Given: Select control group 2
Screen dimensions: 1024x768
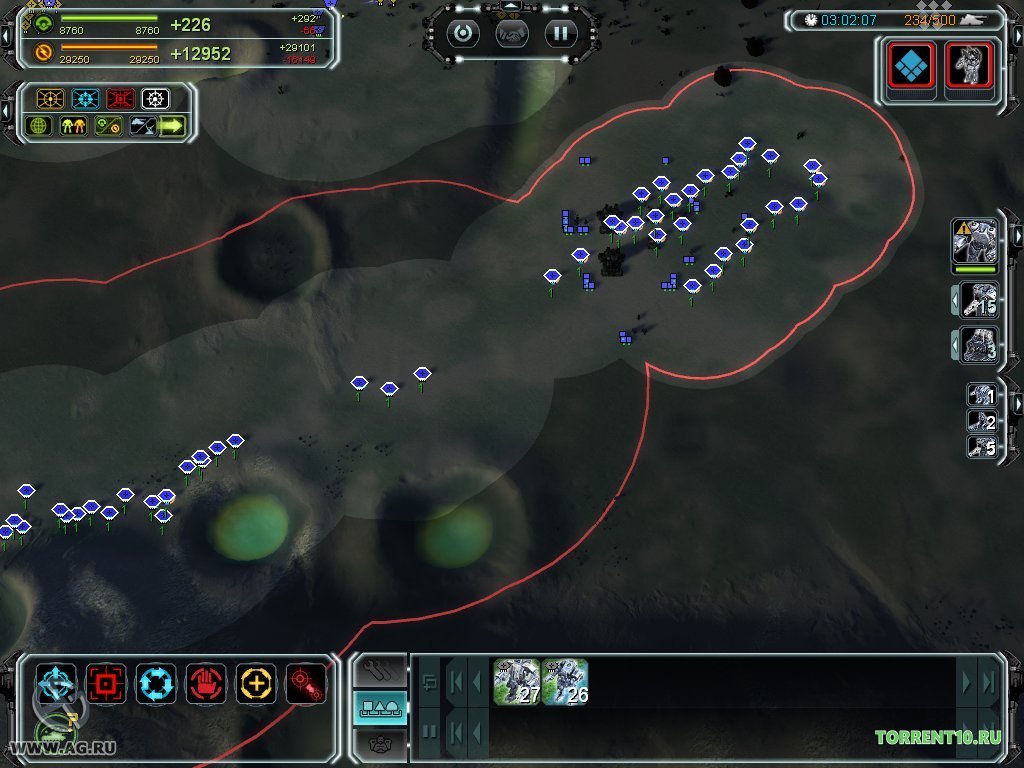Looking at the screenshot, I should click(x=981, y=421).
